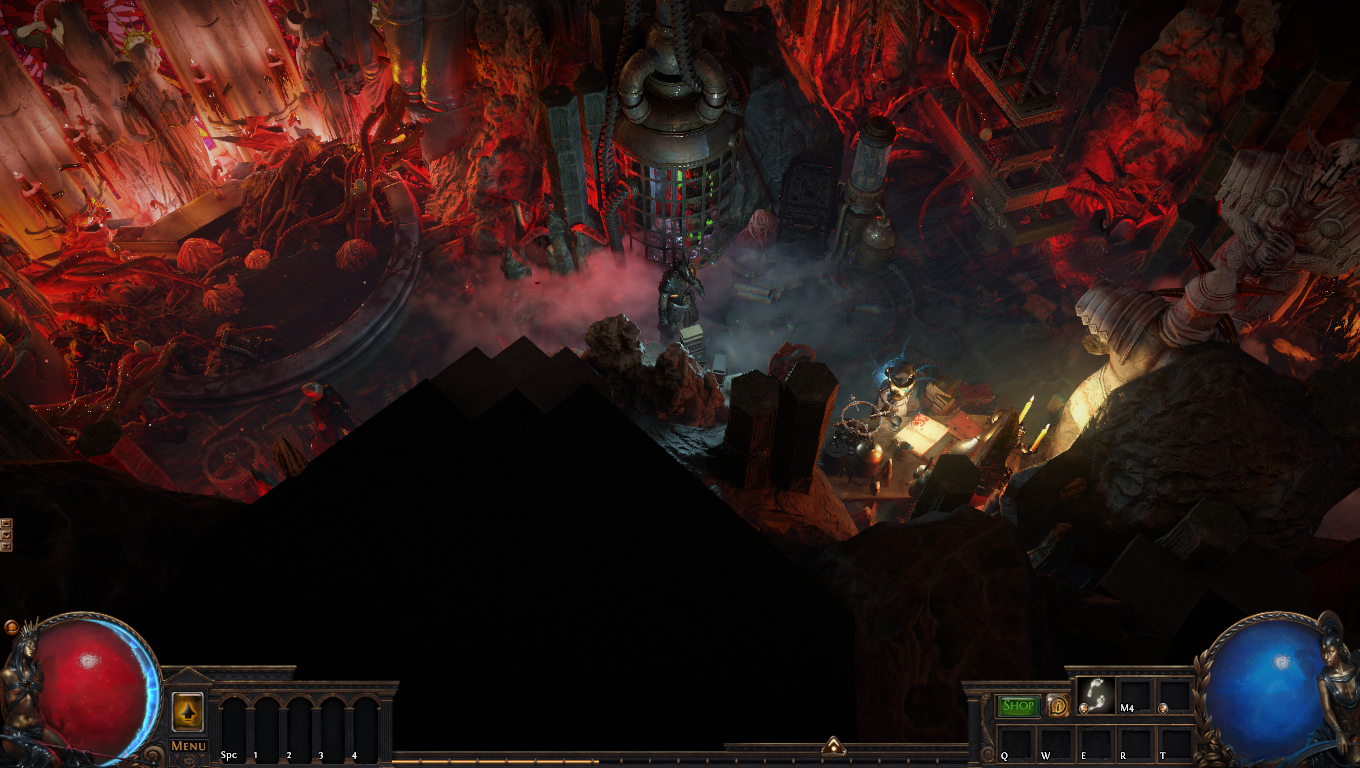Click the bottom chat scroll-to-end button

coord(6,547)
